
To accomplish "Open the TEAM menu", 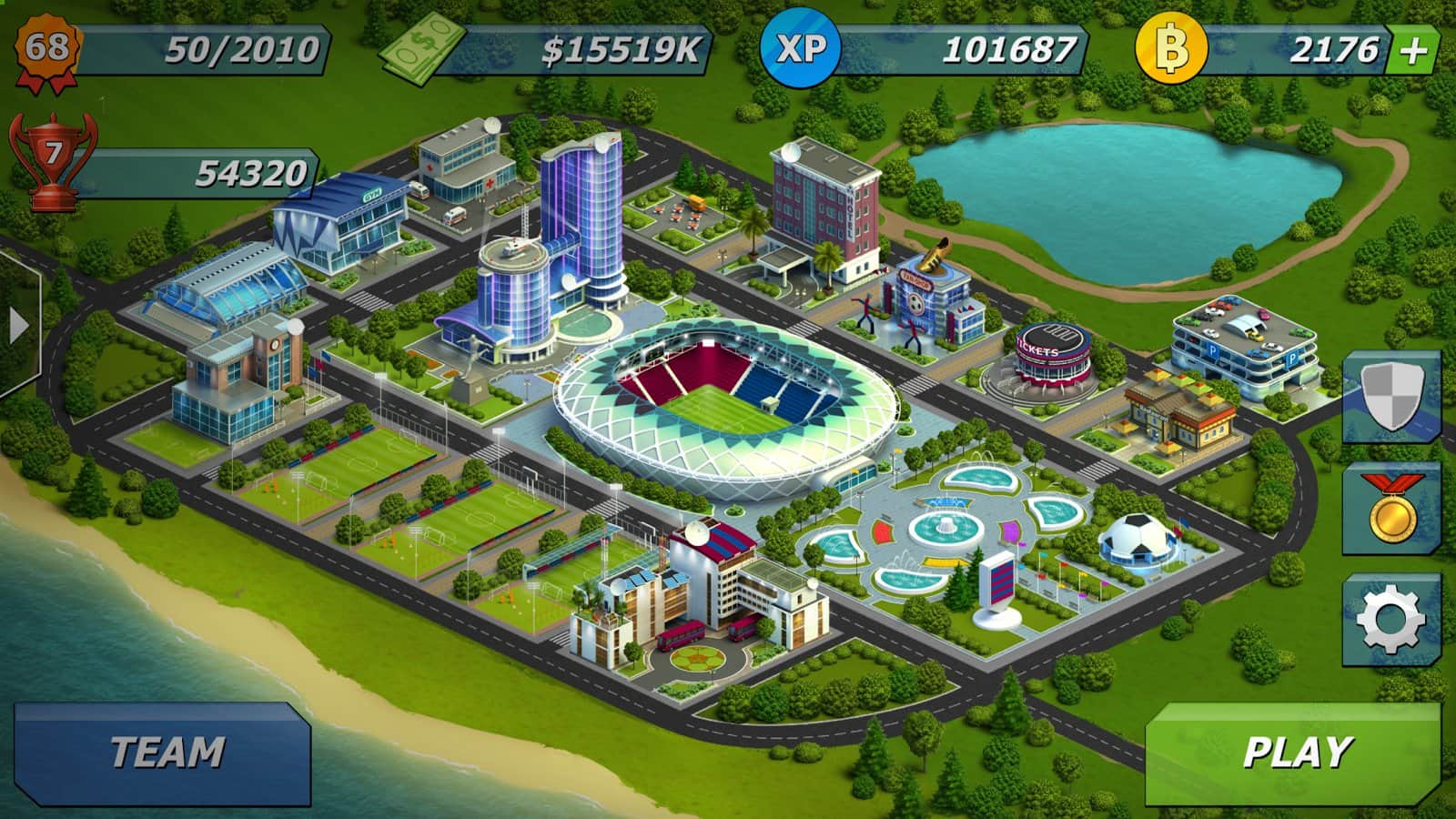I will (164, 753).
